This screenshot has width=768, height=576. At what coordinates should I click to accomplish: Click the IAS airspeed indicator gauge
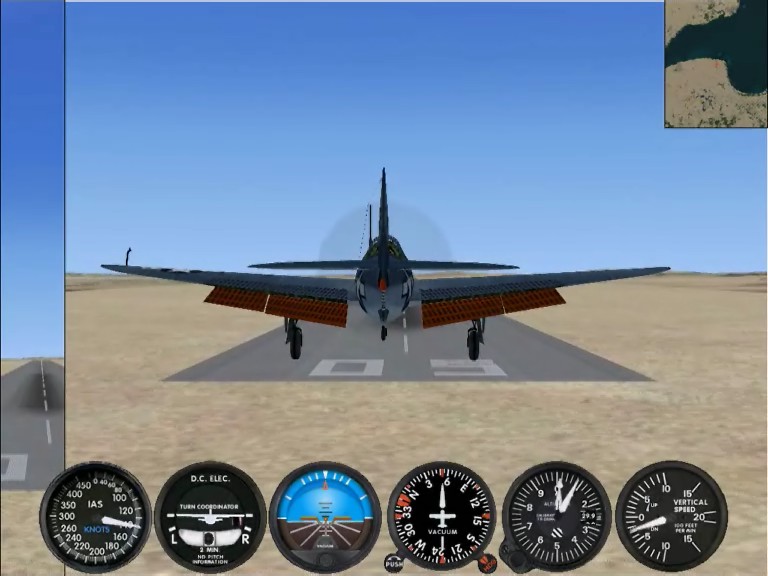click(95, 516)
